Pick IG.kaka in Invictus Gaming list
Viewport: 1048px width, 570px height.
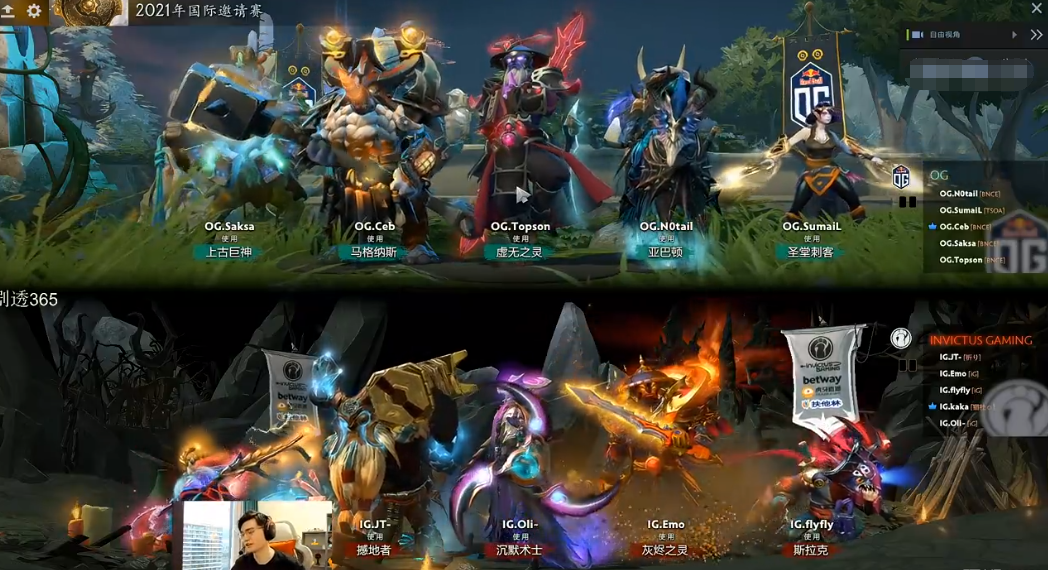(x=954, y=406)
